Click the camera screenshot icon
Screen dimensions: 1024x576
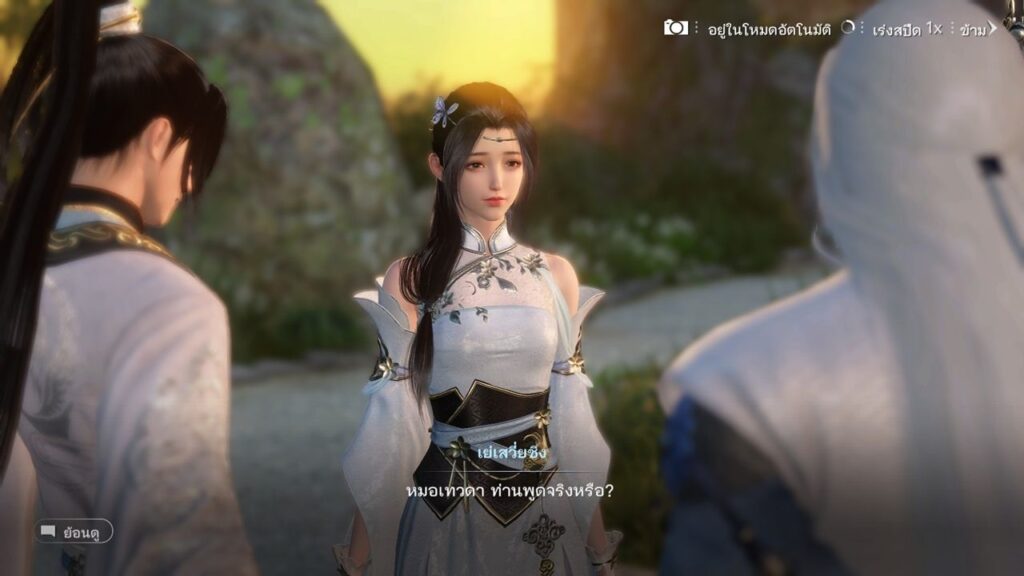point(676,28)
